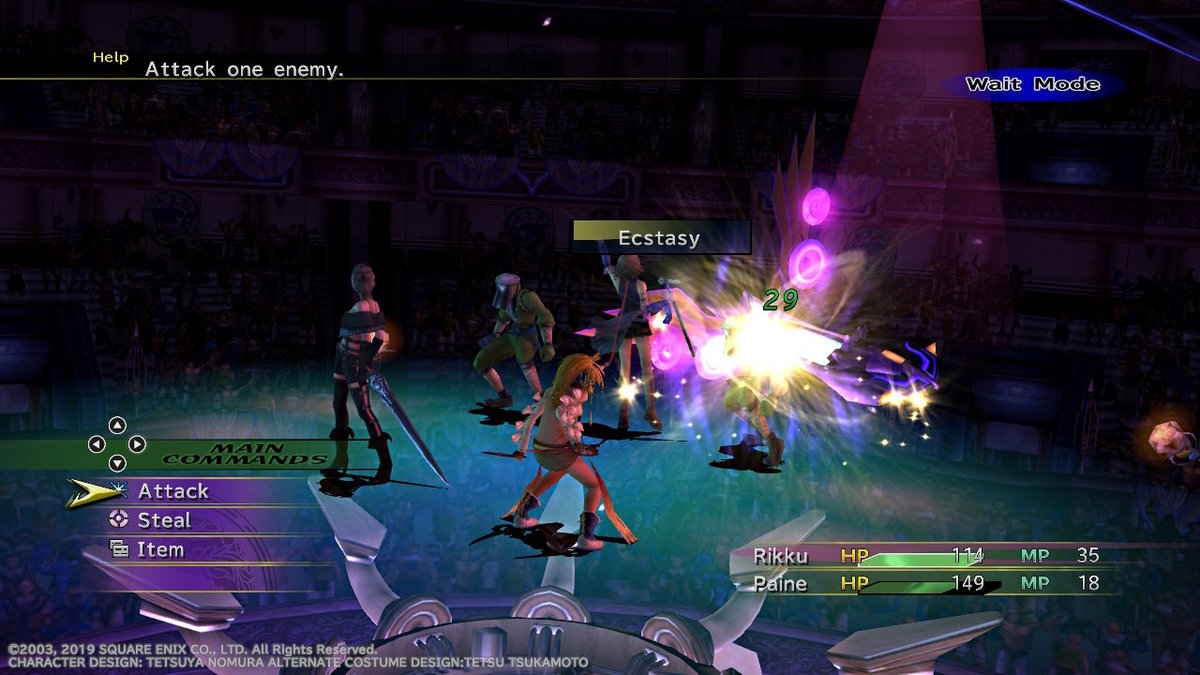Select the Attack command

pyautogui.click(x=173, y=491)
